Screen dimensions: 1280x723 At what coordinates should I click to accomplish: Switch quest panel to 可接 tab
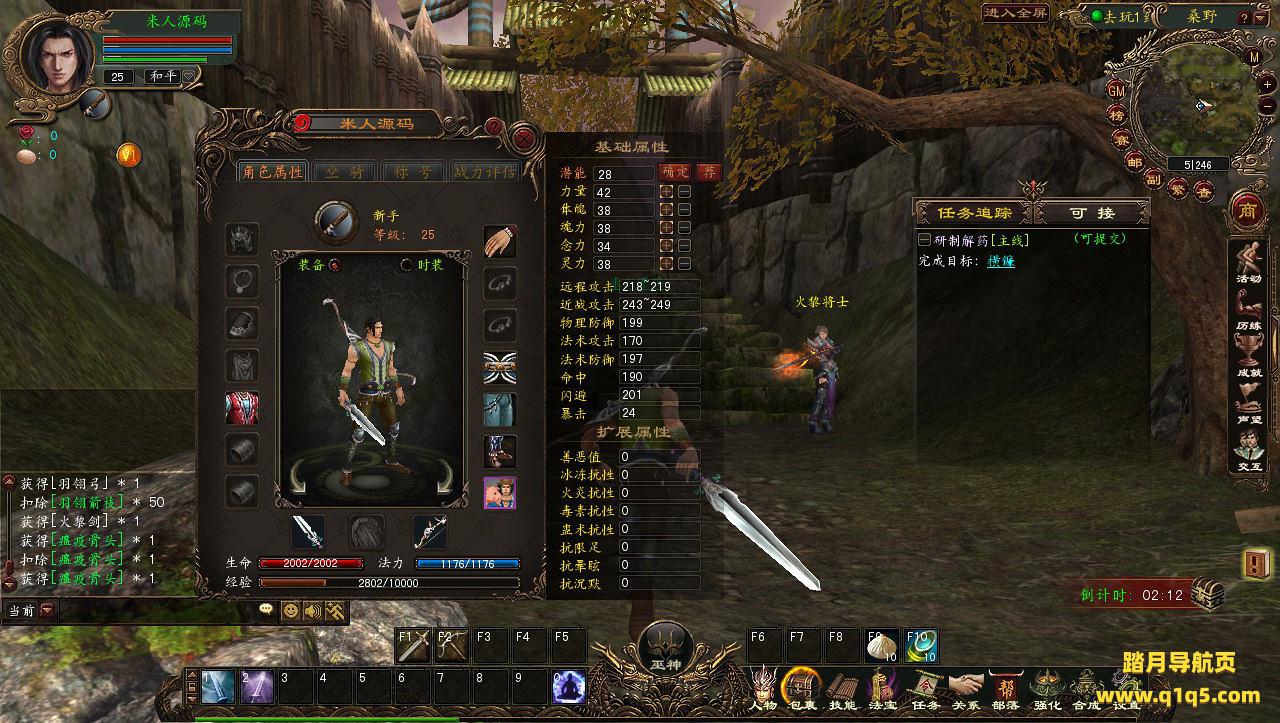1092,213
